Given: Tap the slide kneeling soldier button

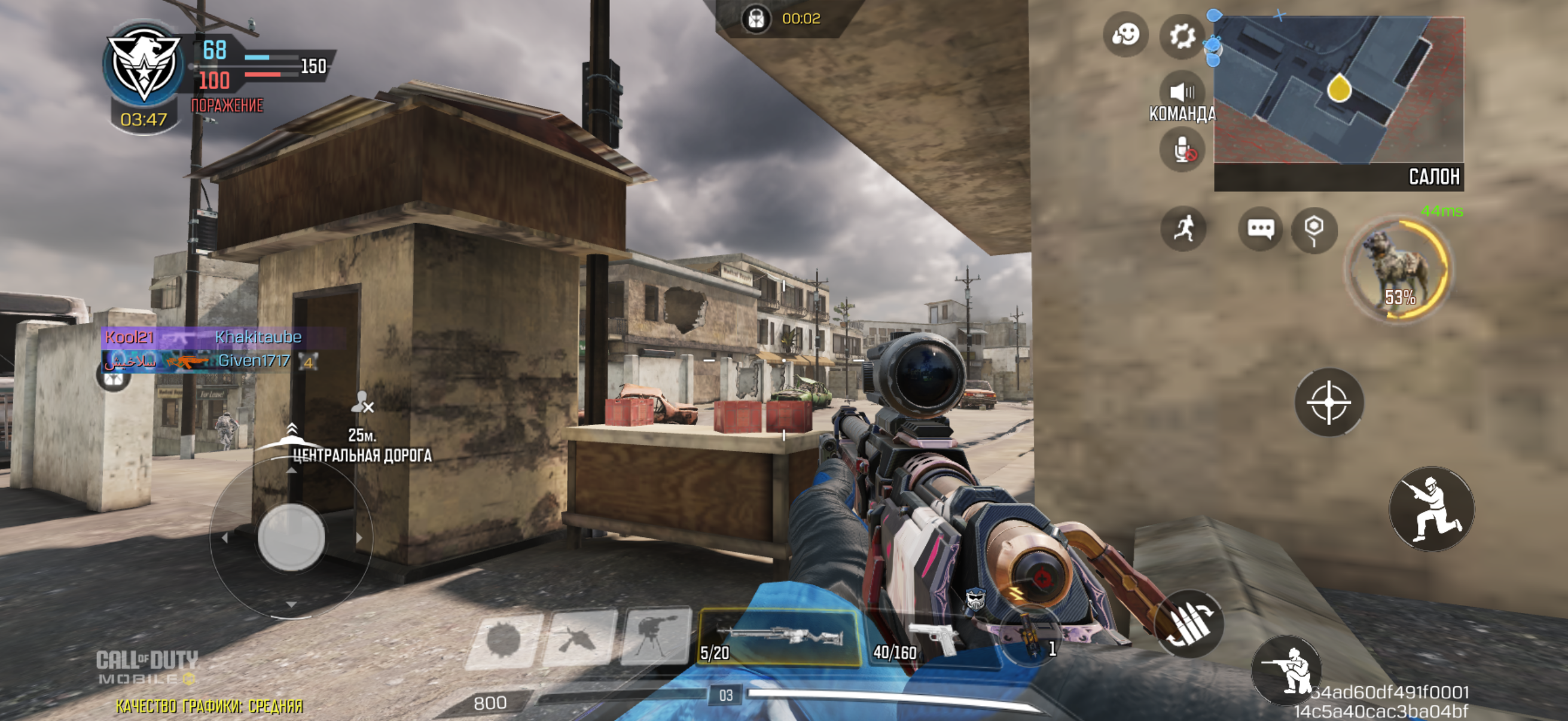Looking at the screenshot, I should 1431,509.
